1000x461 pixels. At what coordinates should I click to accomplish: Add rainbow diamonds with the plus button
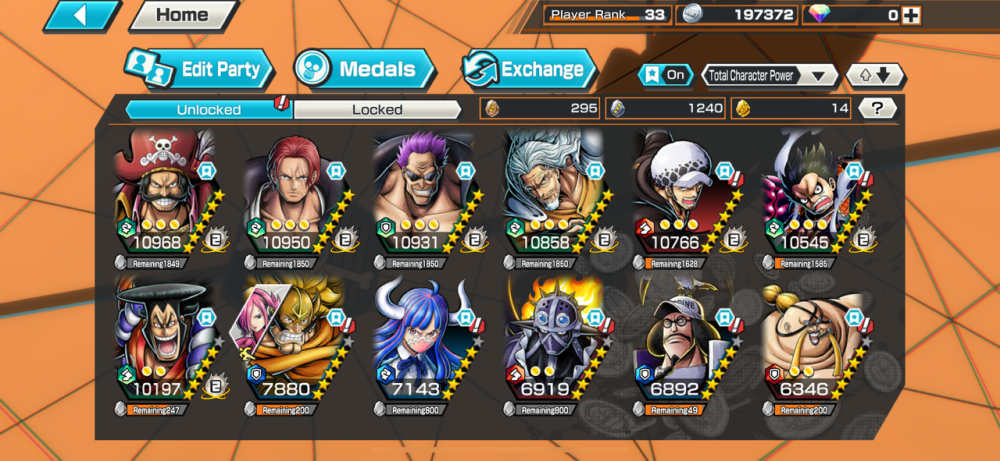(910, 15)
